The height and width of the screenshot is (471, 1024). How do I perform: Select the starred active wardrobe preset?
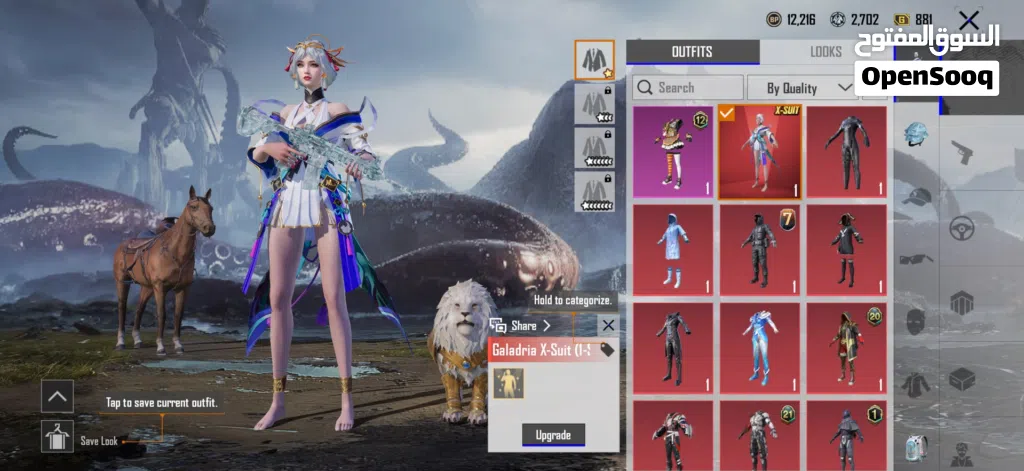[594, 60]
